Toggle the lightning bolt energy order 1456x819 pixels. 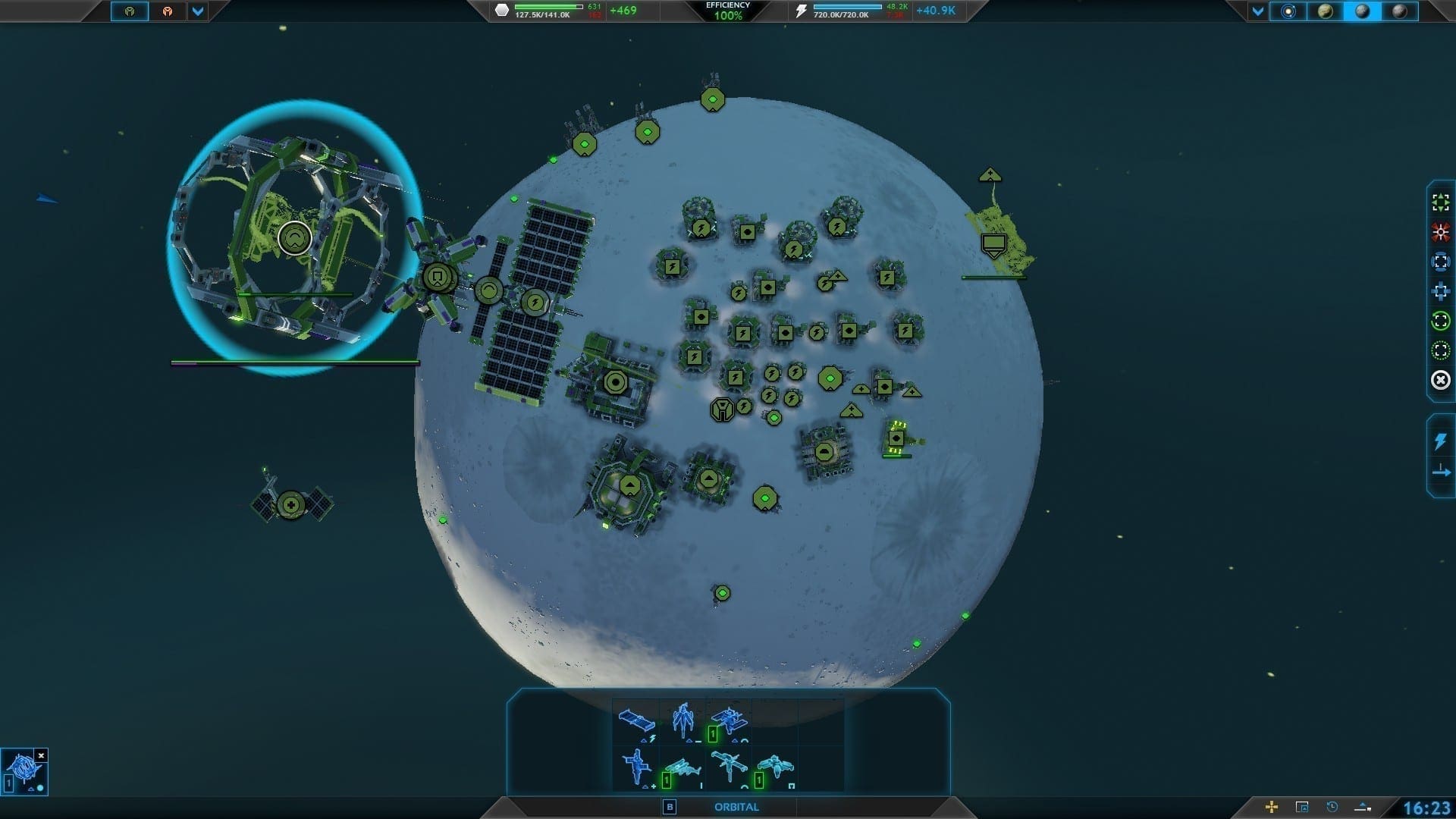[x=1440, y=441]
